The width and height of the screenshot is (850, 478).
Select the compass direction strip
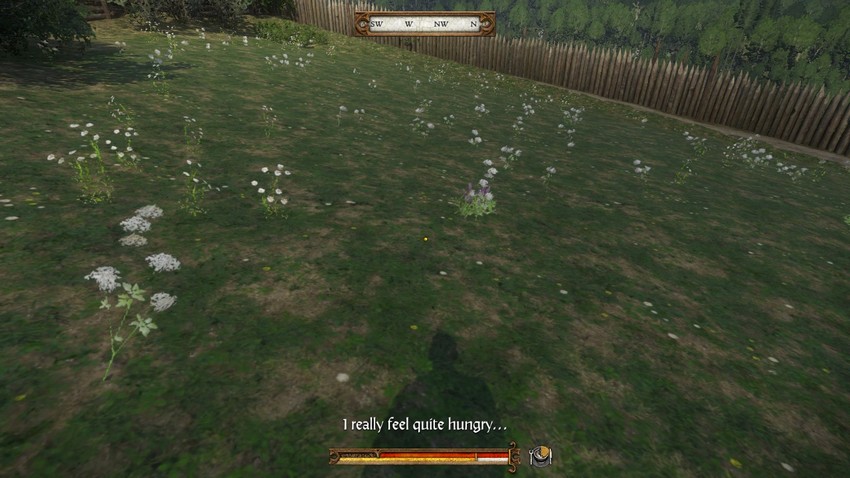[x=424, y=24]
